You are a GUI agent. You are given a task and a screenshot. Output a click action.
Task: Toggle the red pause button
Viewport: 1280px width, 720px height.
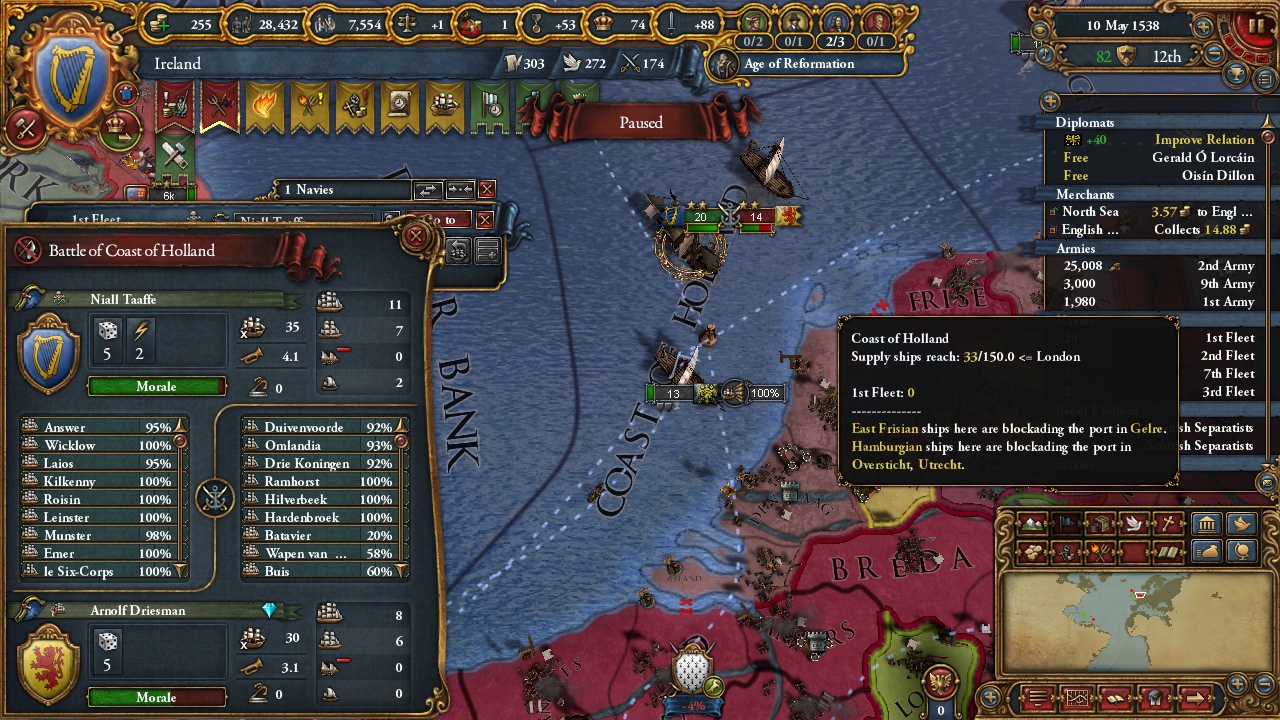(x=1253, y=27)
